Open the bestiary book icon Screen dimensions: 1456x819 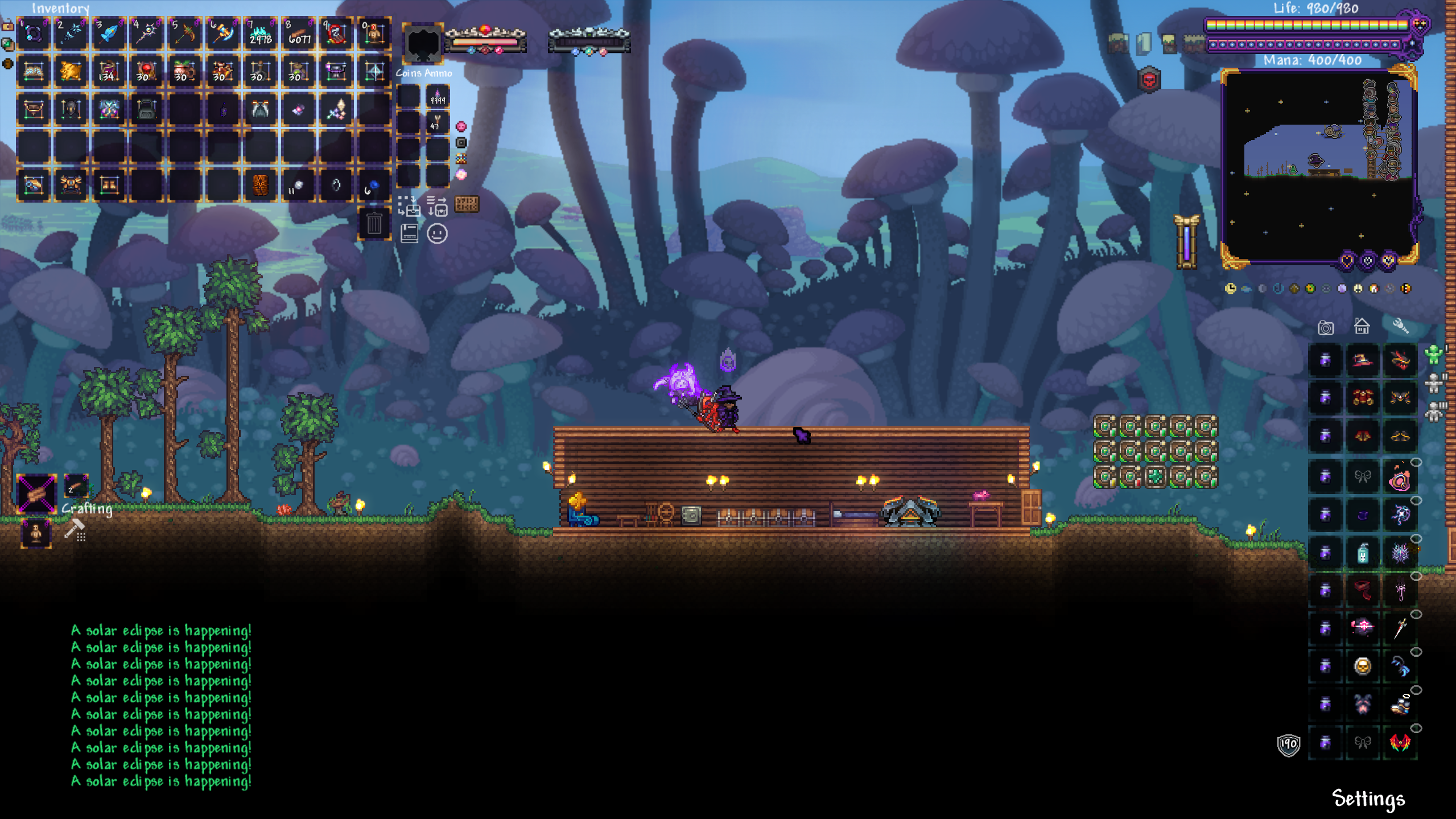tap(409, 233)
